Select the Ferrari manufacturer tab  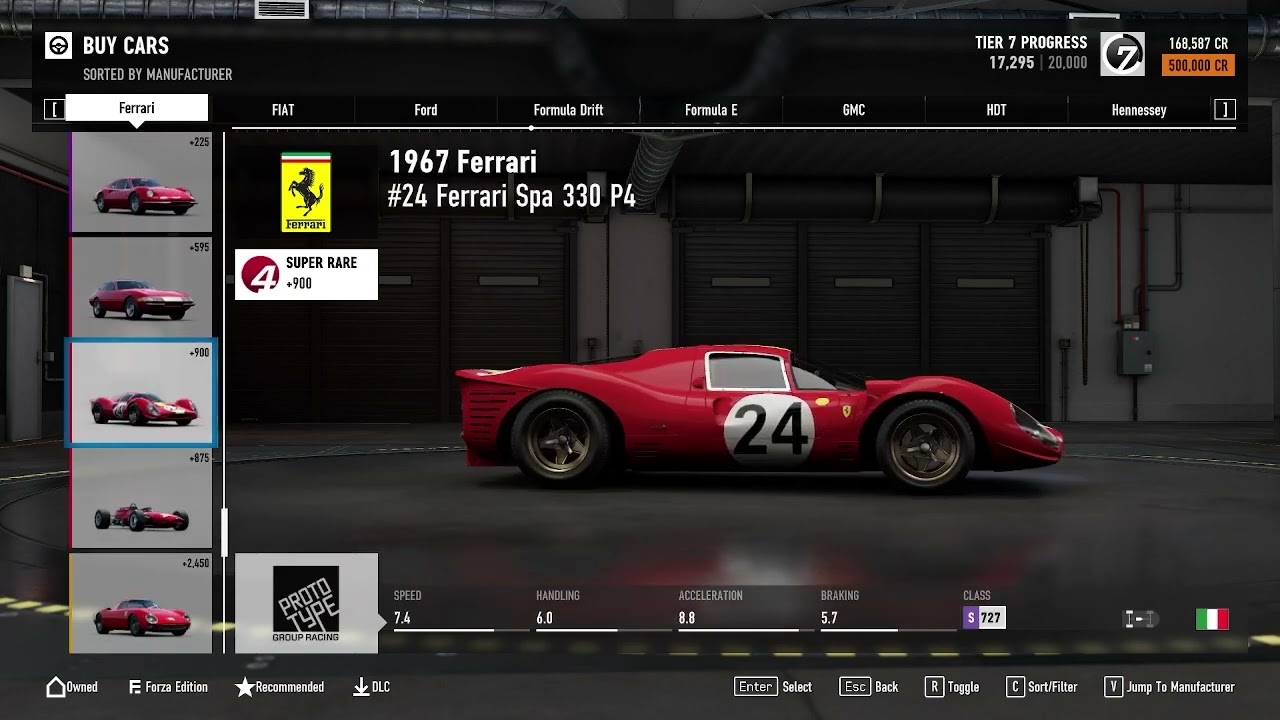pyautogui.click(x=137, y=108)
